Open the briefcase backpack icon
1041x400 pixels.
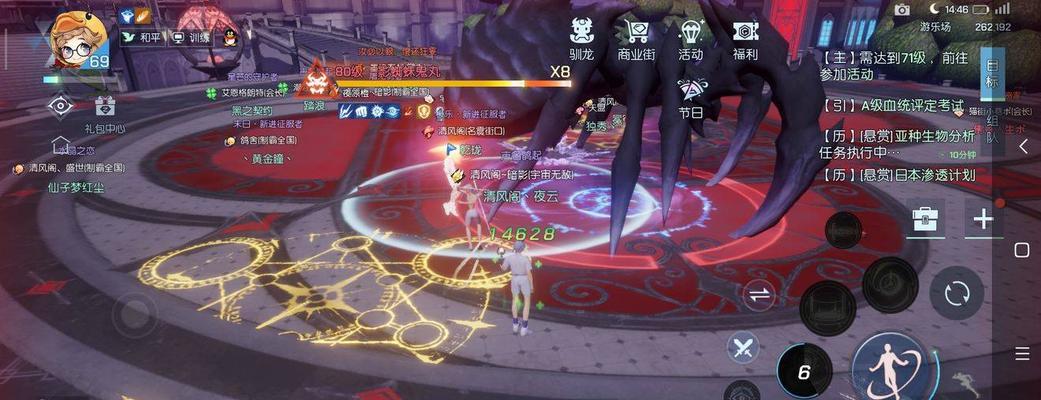tap(926, 219)
